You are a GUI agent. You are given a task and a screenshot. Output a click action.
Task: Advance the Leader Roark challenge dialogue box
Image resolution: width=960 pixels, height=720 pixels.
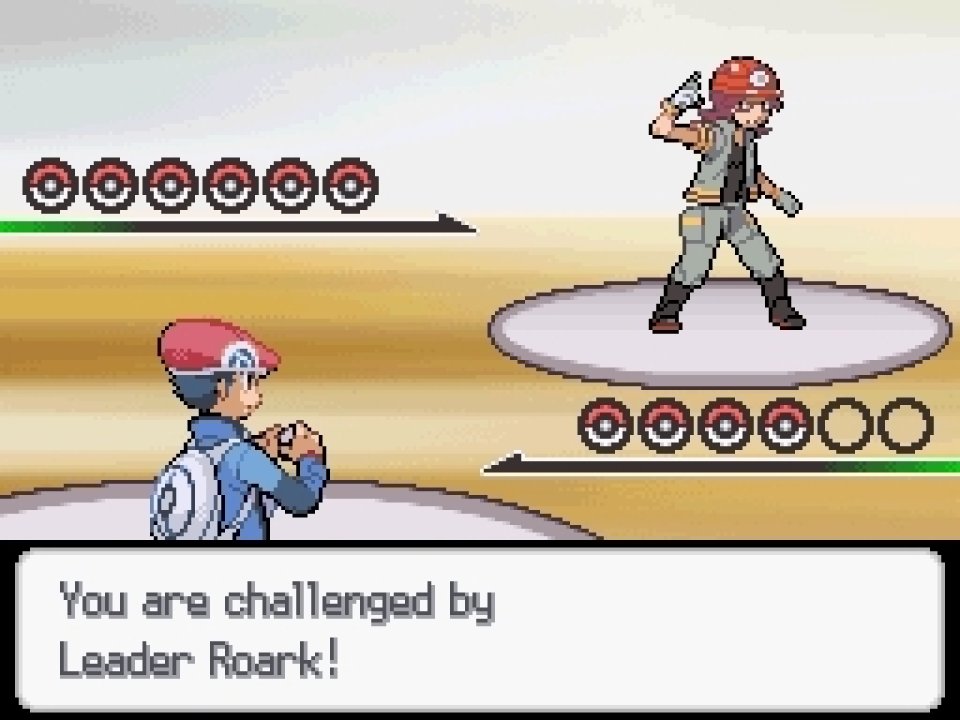click(x=480, y=630)
